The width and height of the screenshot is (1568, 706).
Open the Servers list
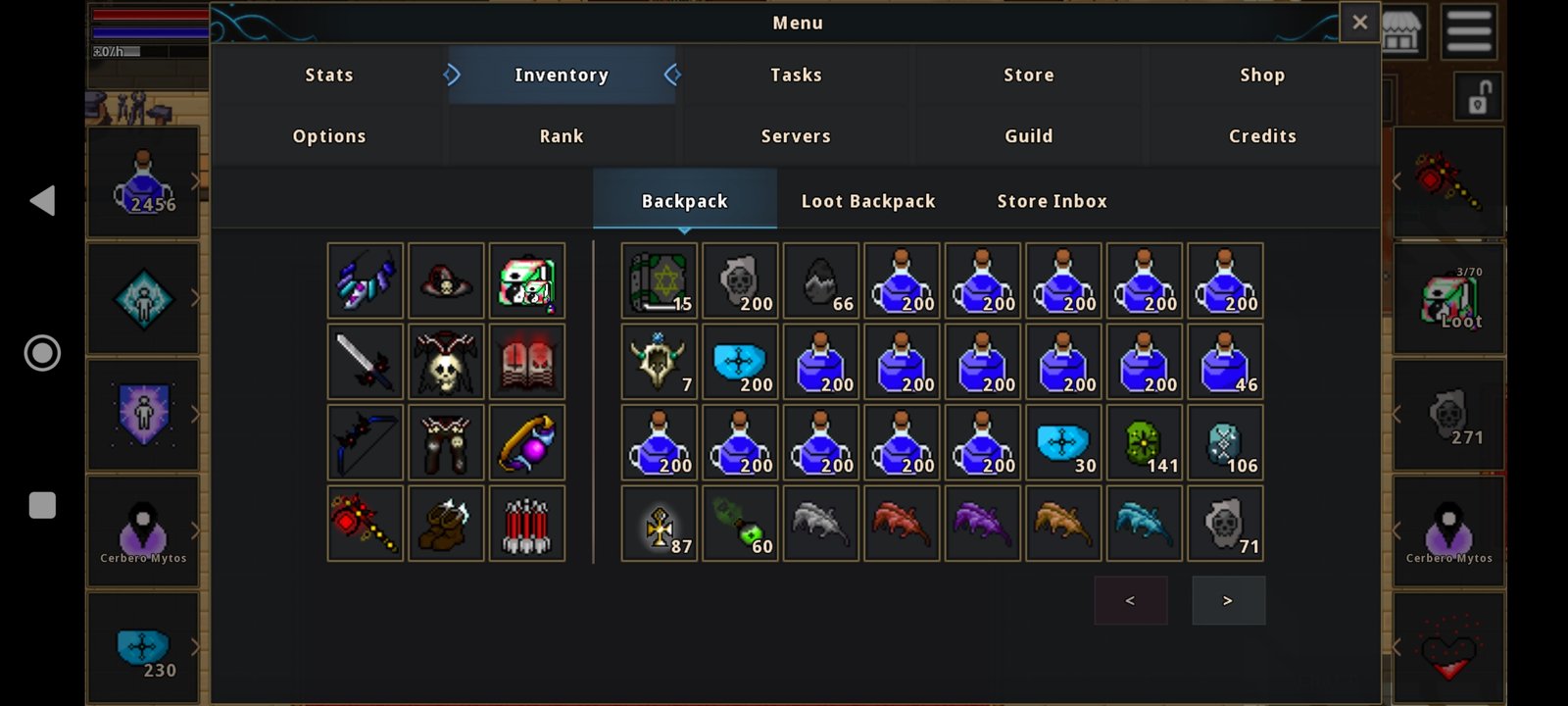pos(796,136)
